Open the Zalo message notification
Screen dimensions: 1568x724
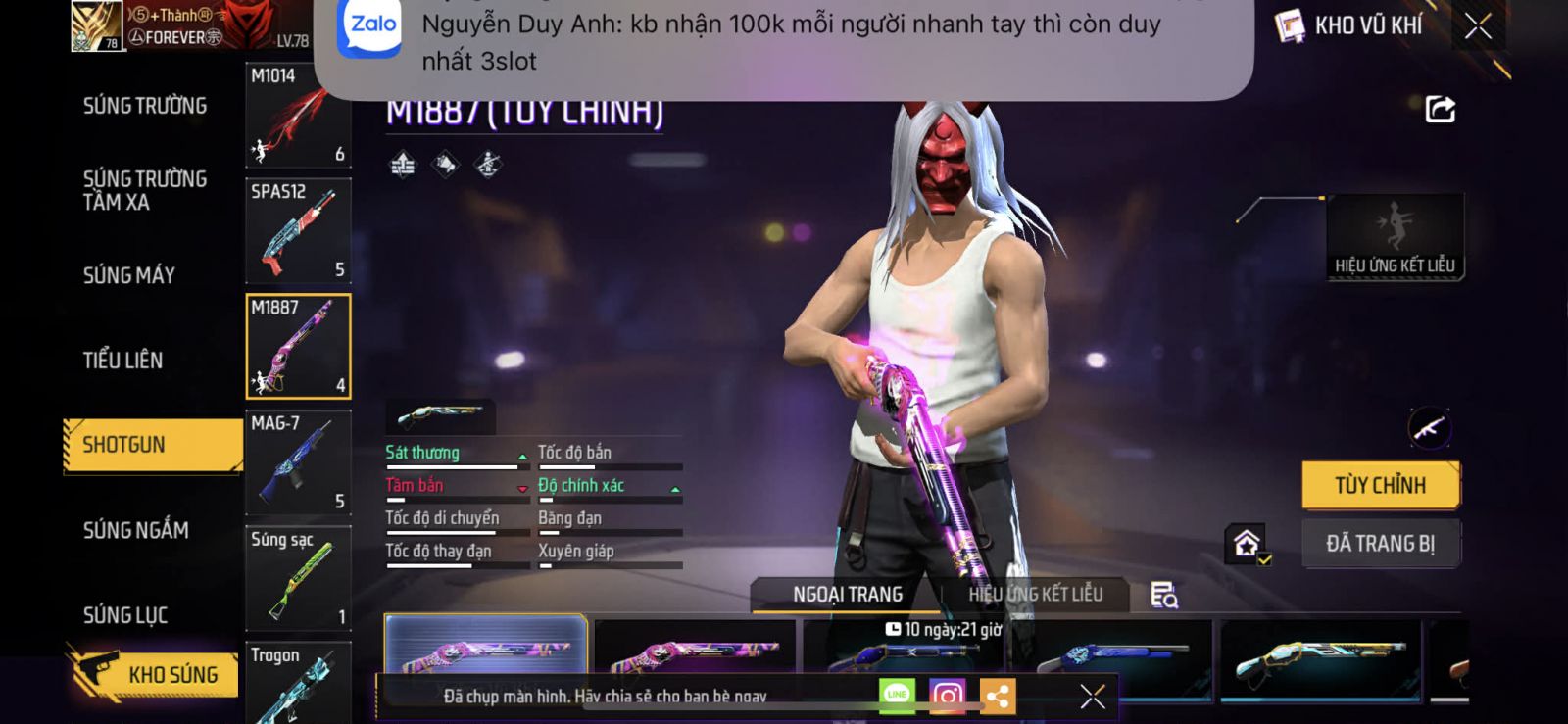click(784, 41)
